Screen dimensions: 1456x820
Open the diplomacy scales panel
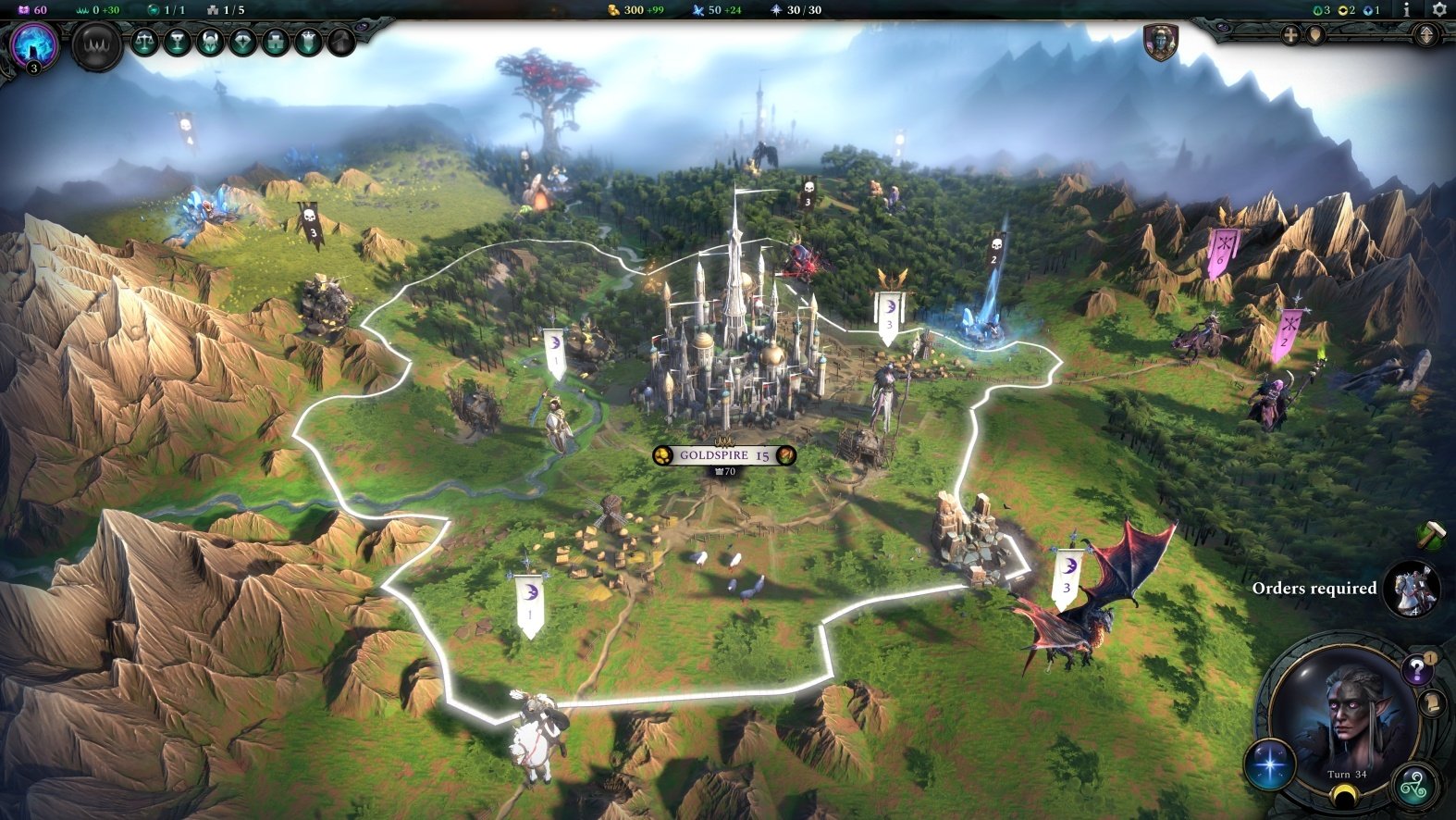tap(146, 43)
